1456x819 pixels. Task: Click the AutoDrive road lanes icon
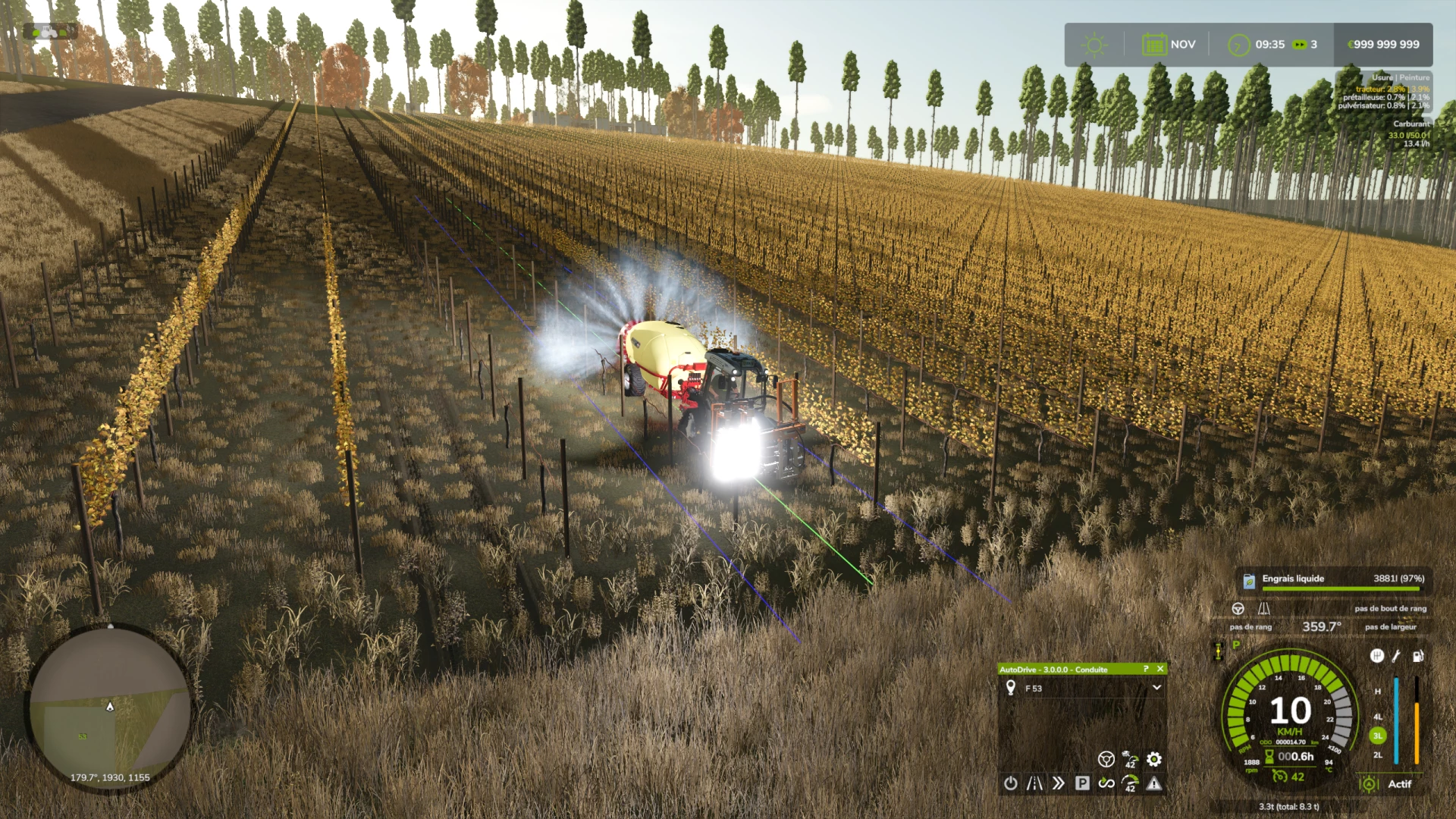[1034, 783]
